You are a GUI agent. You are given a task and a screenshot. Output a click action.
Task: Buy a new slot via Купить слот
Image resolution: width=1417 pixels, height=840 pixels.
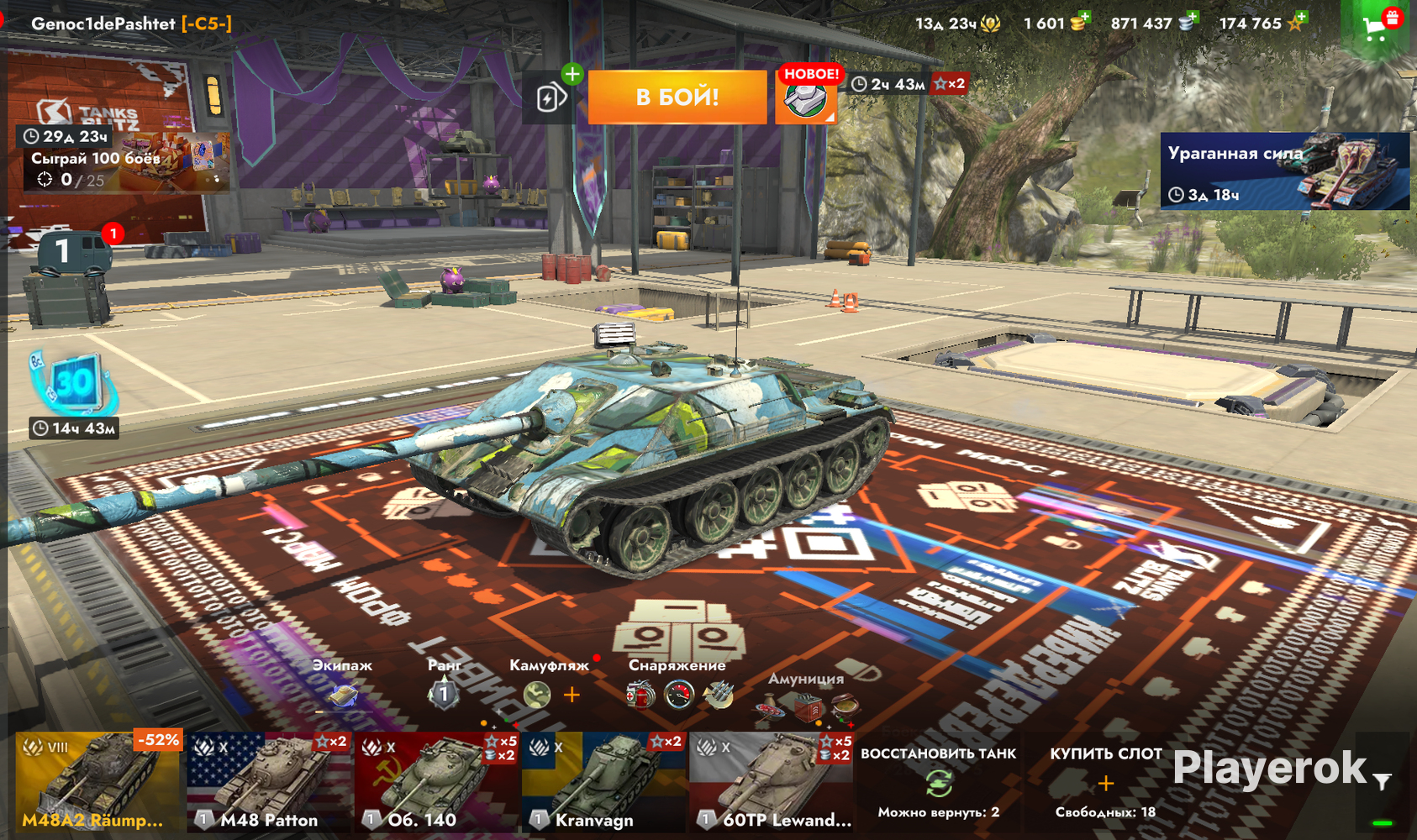click(1105, 783)
